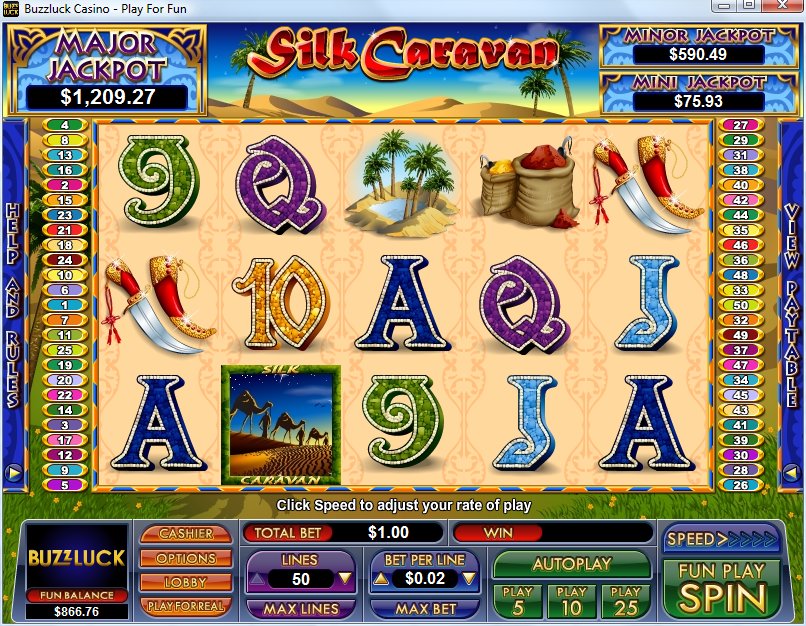Image resolution: width=806 pixels, height=626 pixels.
Task: Return to the Lobby
Action: (186, 582)
